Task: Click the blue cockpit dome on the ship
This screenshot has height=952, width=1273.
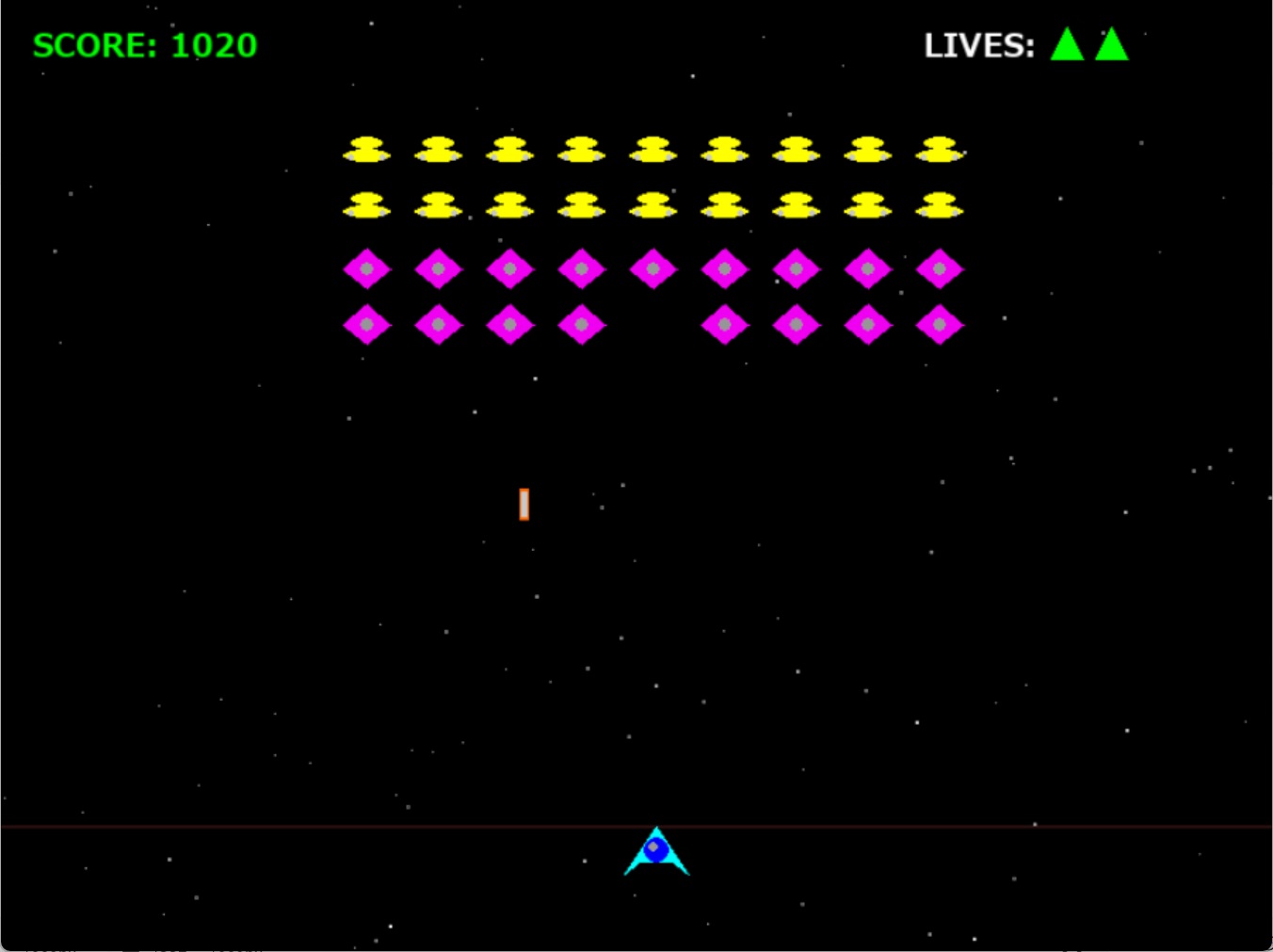Action: [x=656, y=848]
